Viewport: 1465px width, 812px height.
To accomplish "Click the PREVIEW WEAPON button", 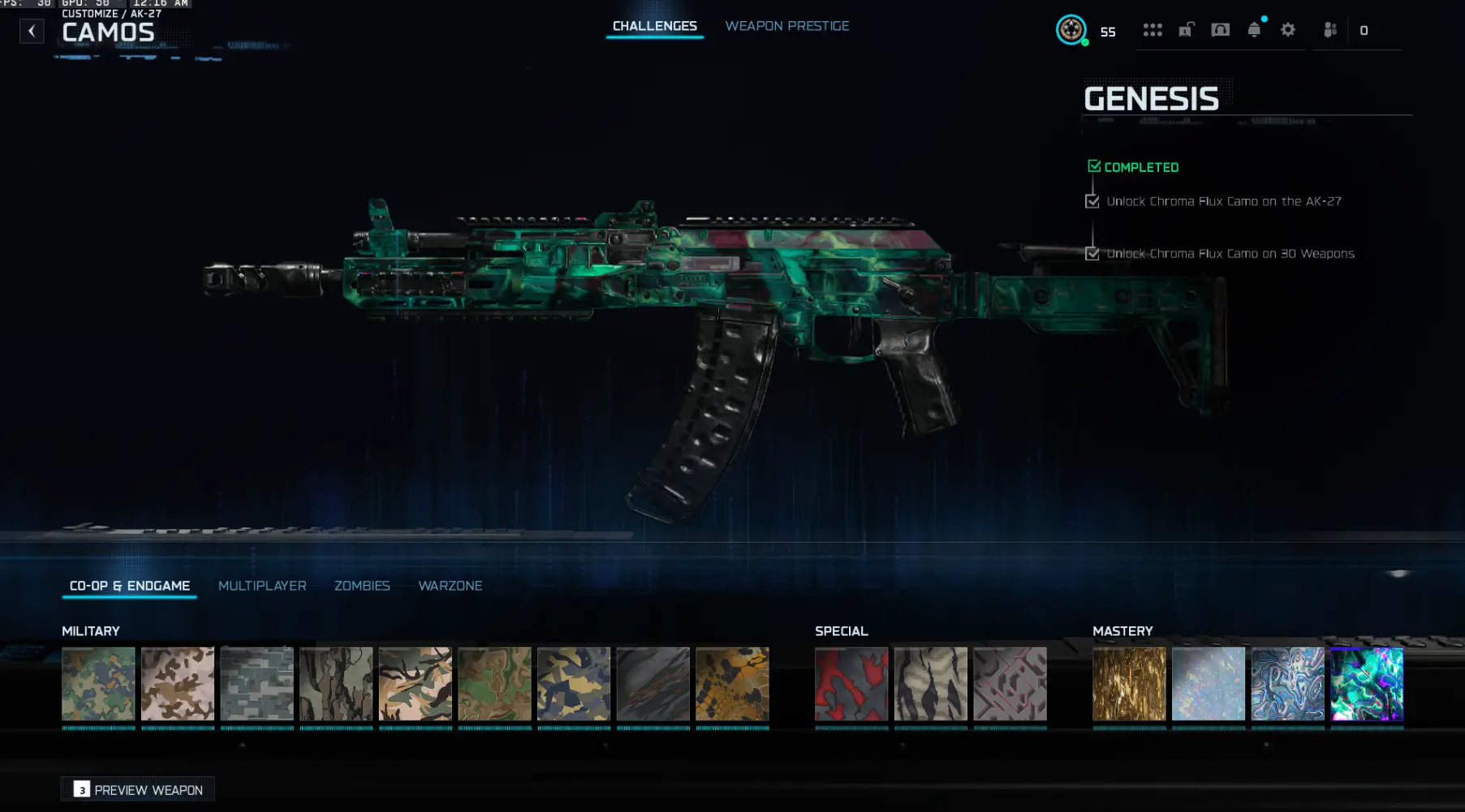I will (x=136, y=789).
